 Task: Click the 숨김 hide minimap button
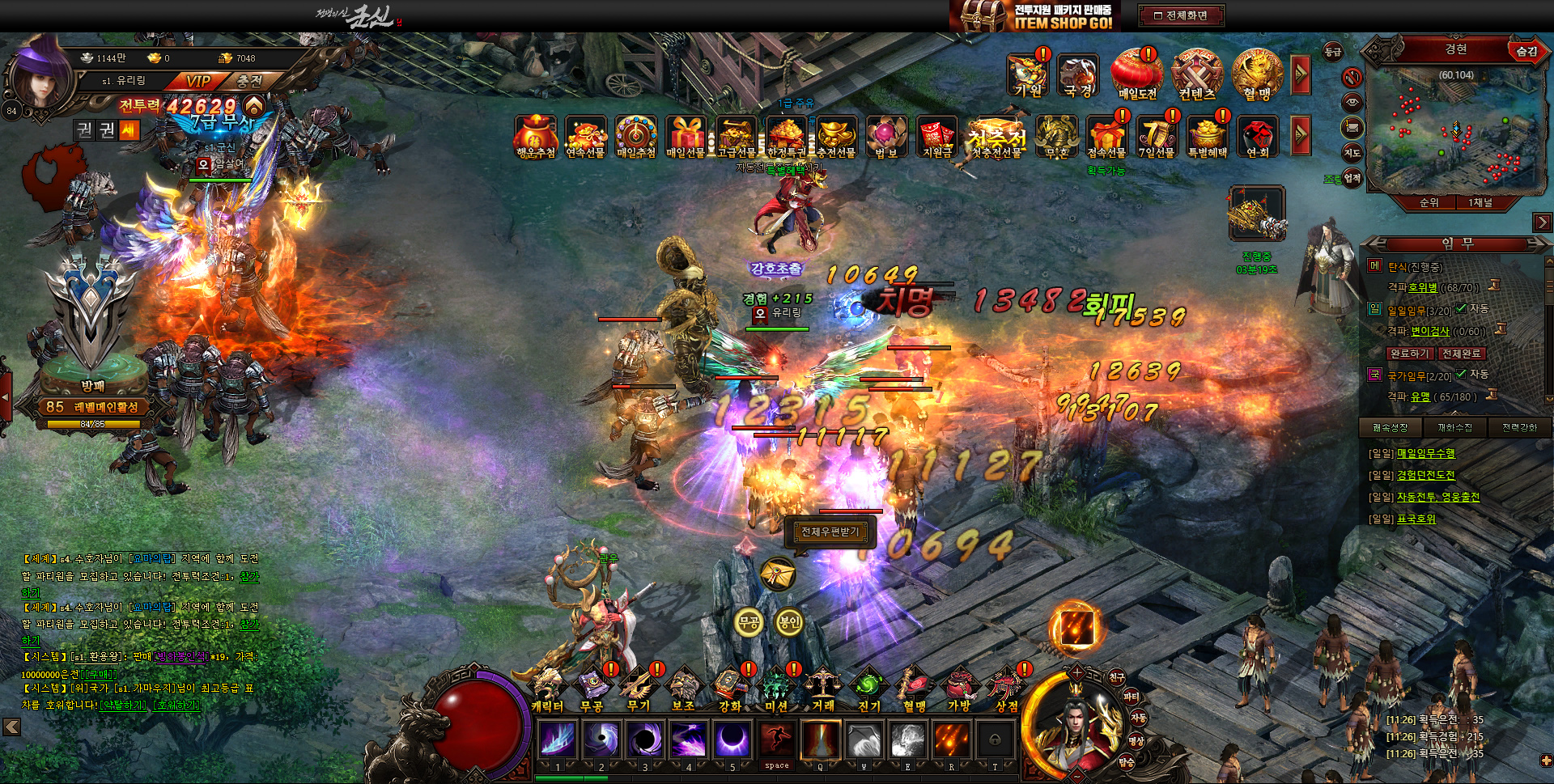[x=1526, y=51]
